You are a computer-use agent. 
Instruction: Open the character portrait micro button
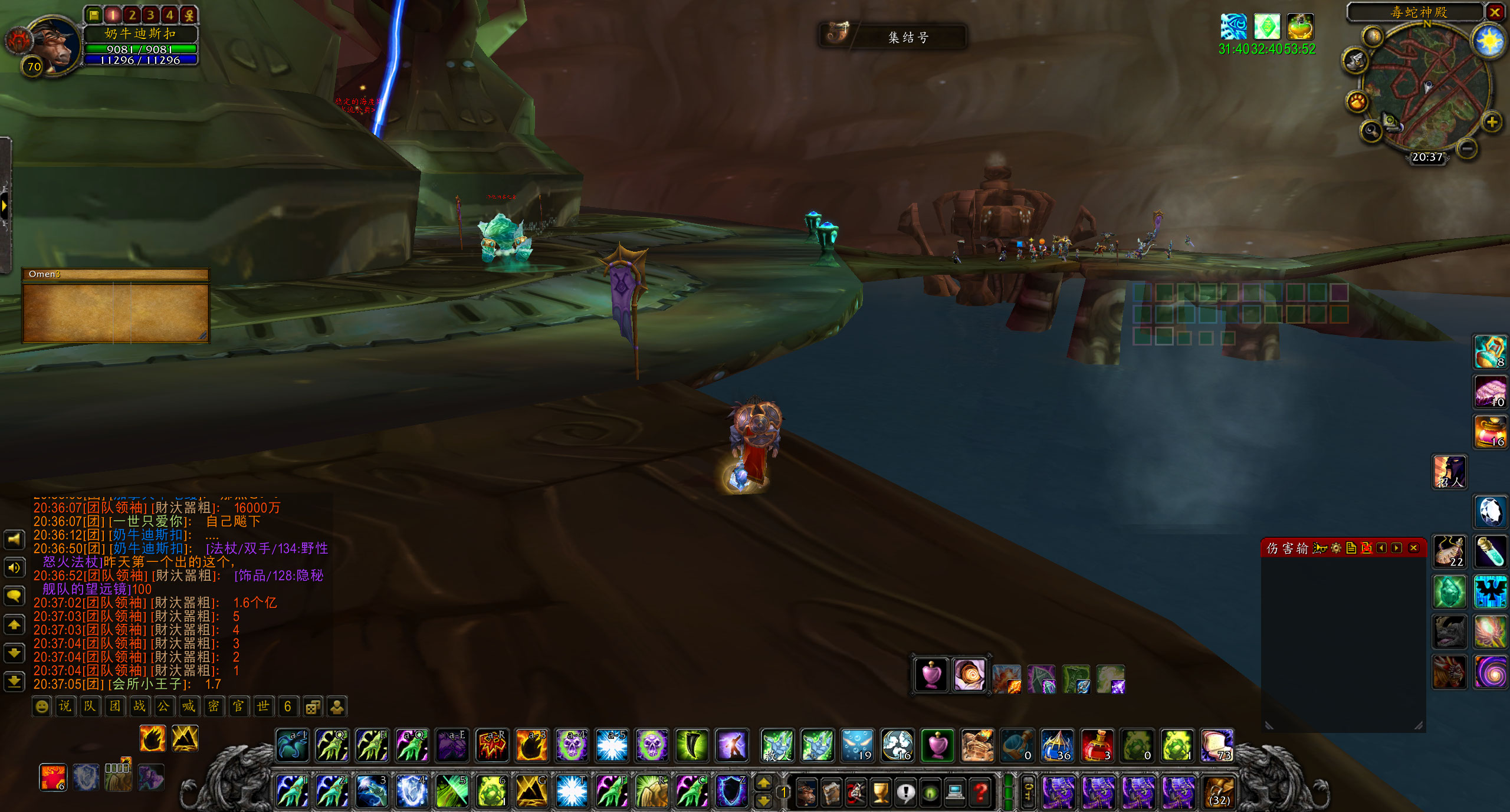(806, 793)
